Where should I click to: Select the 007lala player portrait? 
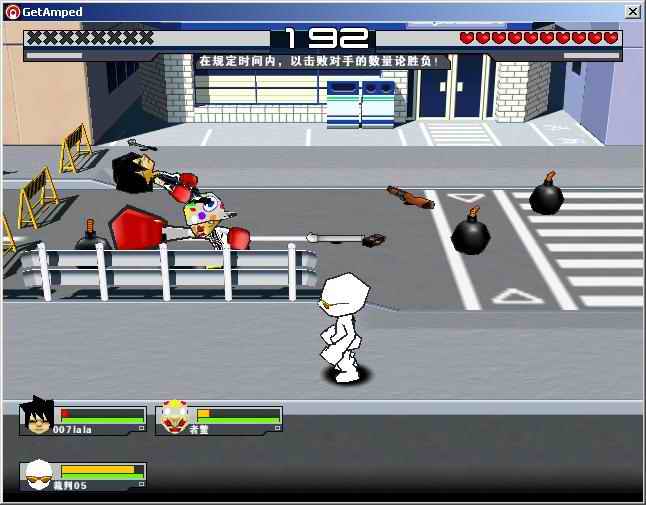[x=38, y=416]
